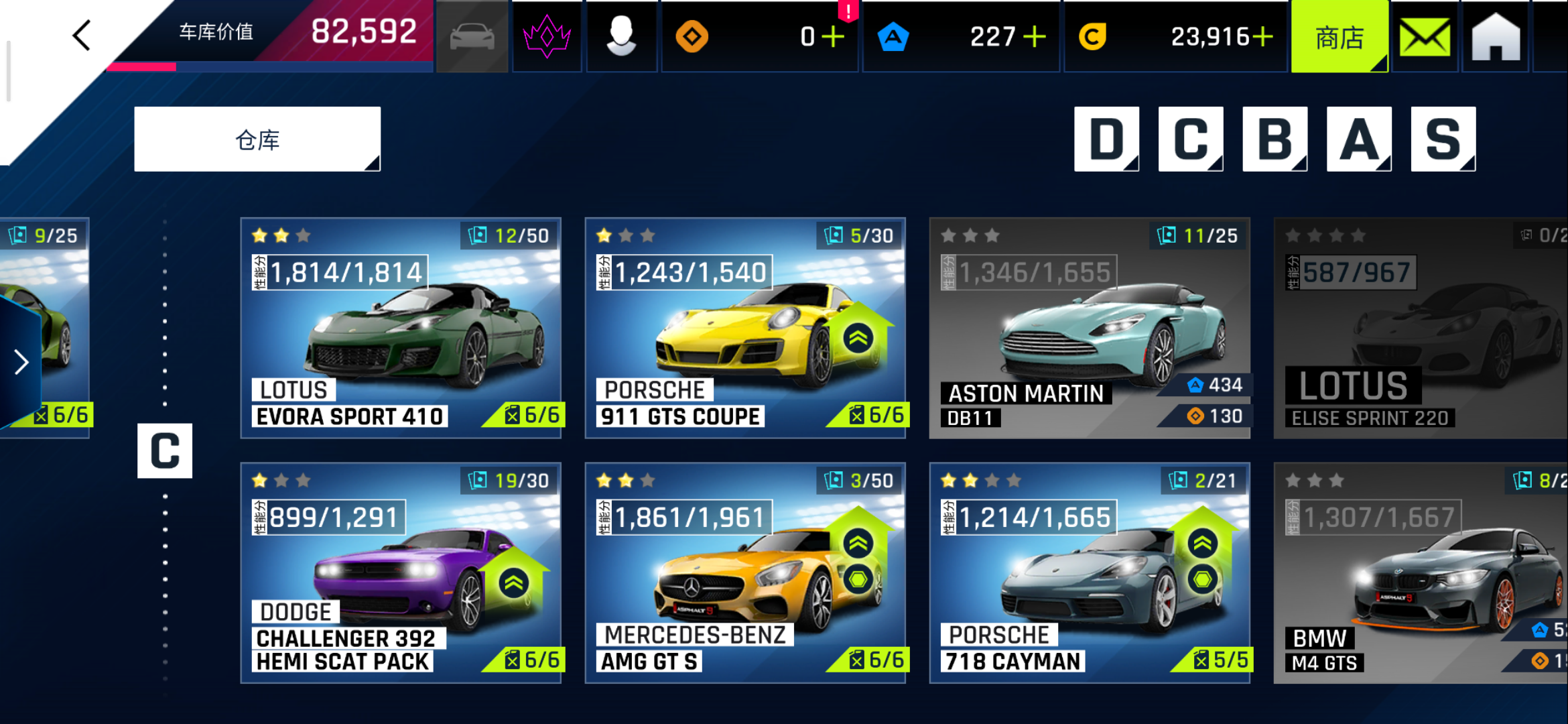
Task: Open the 仓库 warehouse button
Action: point(257,139)
